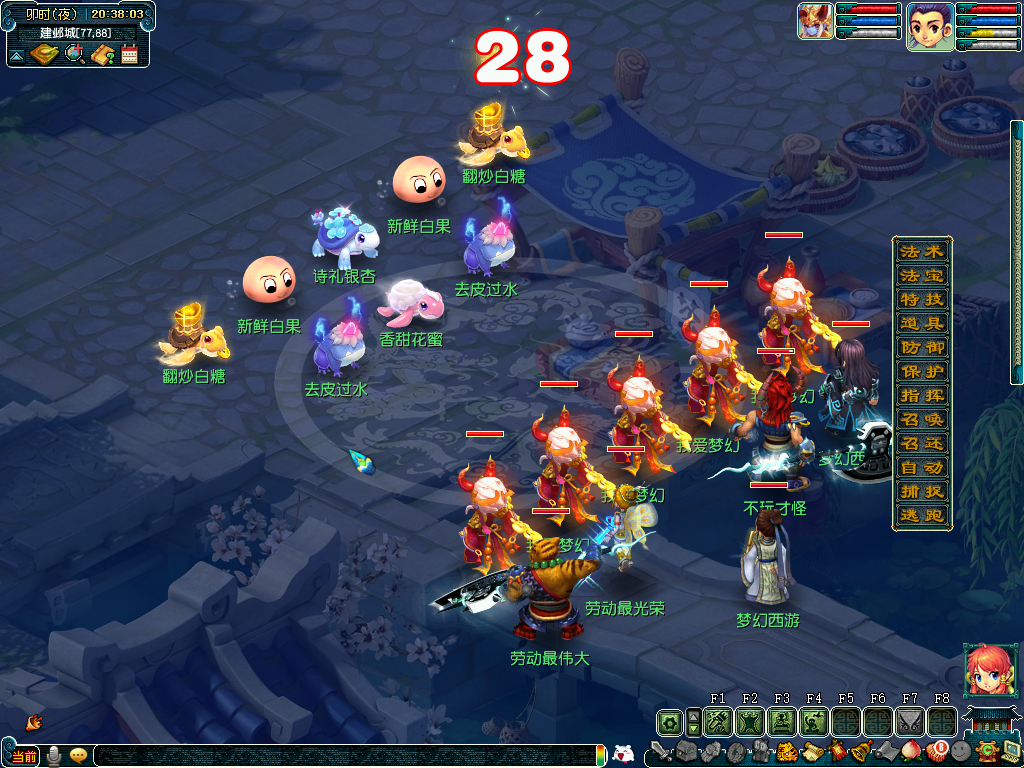Choose the 法术 spell command
This screenshot has height=768, width=1024.
[921, 251]
